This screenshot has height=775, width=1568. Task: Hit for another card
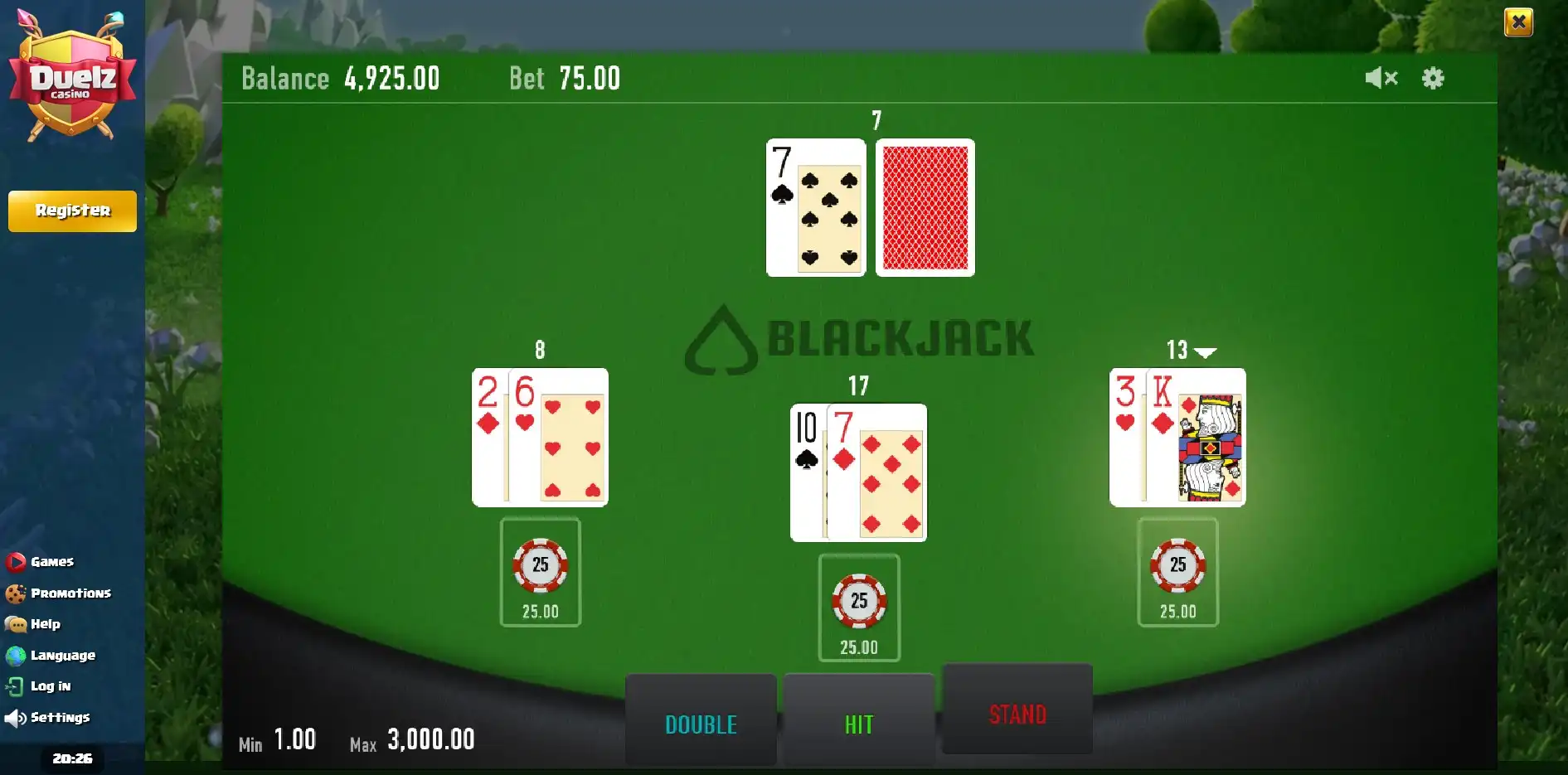858,723
